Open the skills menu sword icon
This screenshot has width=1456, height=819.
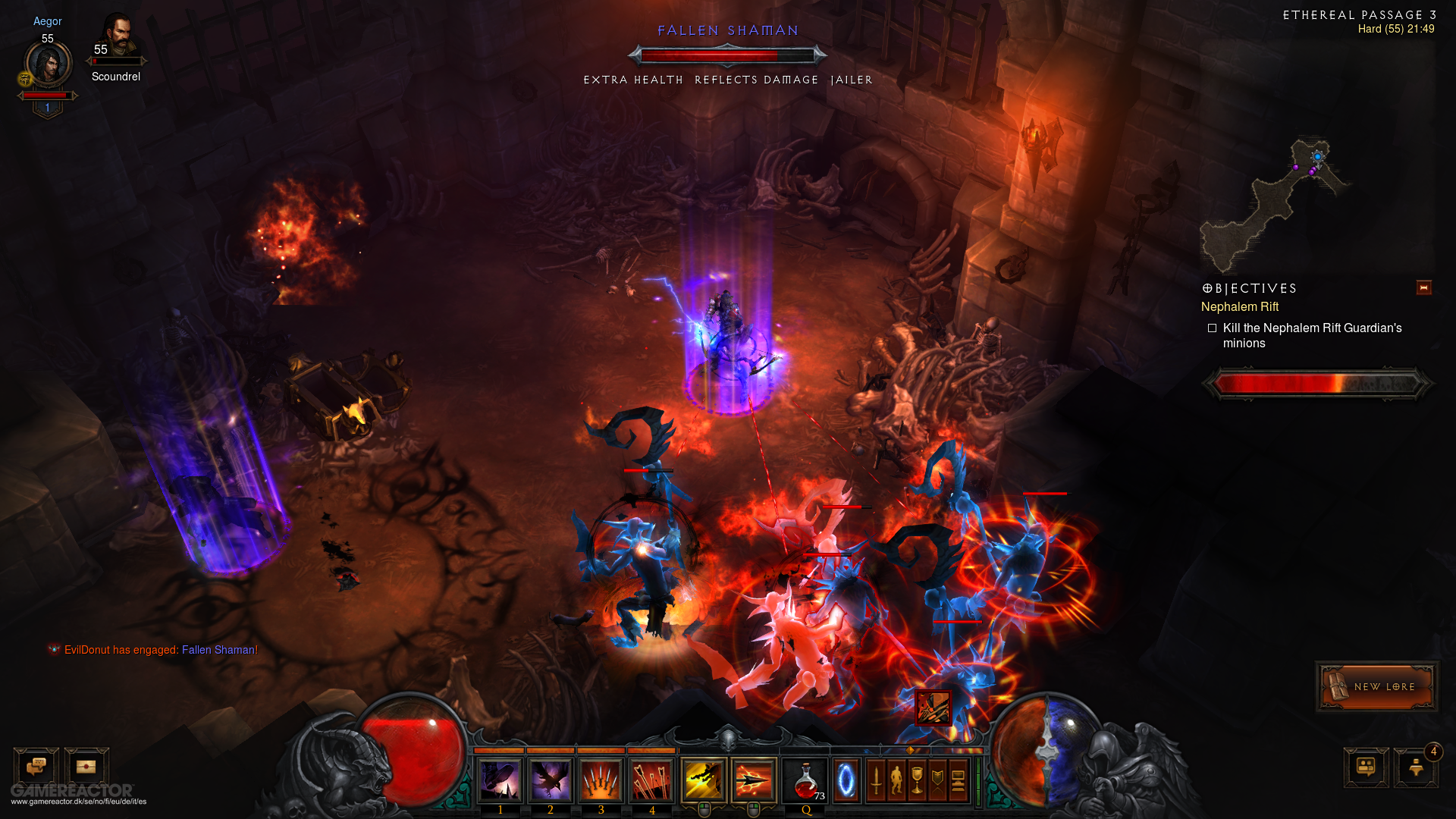pyautogui.click(x=877, y=780)
